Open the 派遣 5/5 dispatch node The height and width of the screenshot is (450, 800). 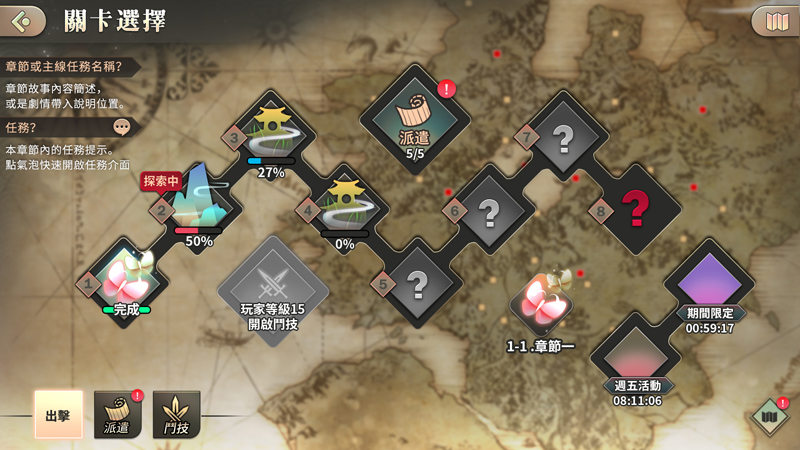(x=415, y=118)
